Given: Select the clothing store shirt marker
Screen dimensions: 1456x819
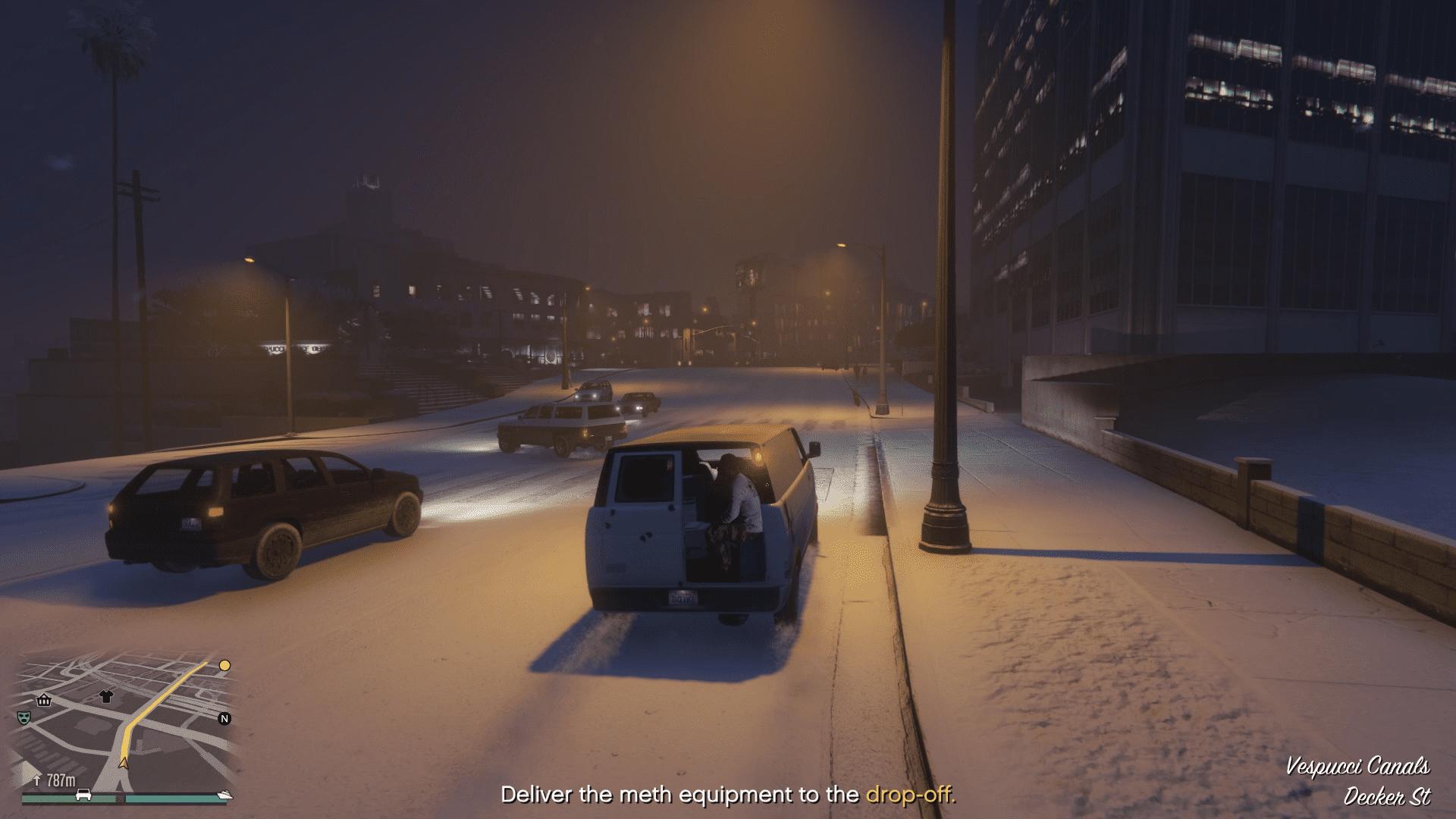Looking at the screenshot, I should click(105, 697).
